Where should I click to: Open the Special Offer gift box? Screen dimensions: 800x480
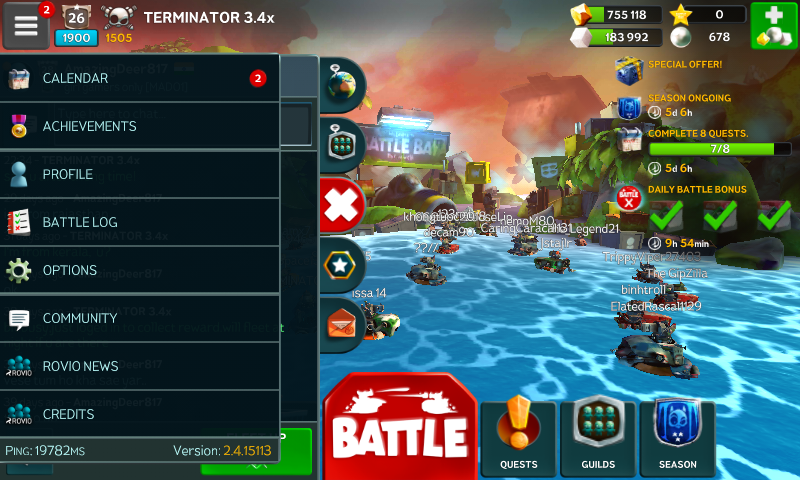(x=629, y=70)
